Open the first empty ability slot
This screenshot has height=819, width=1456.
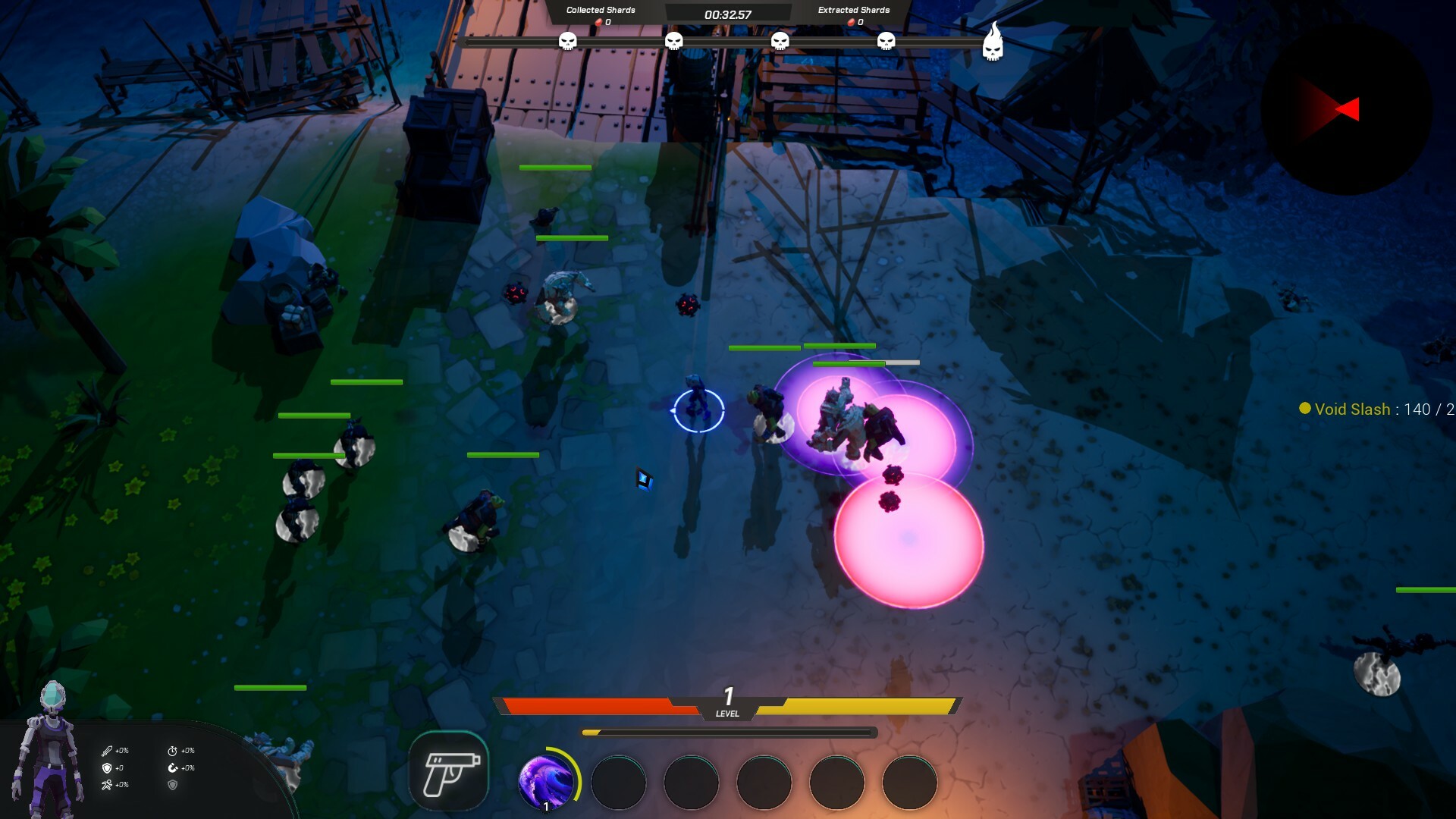[618, 783]
